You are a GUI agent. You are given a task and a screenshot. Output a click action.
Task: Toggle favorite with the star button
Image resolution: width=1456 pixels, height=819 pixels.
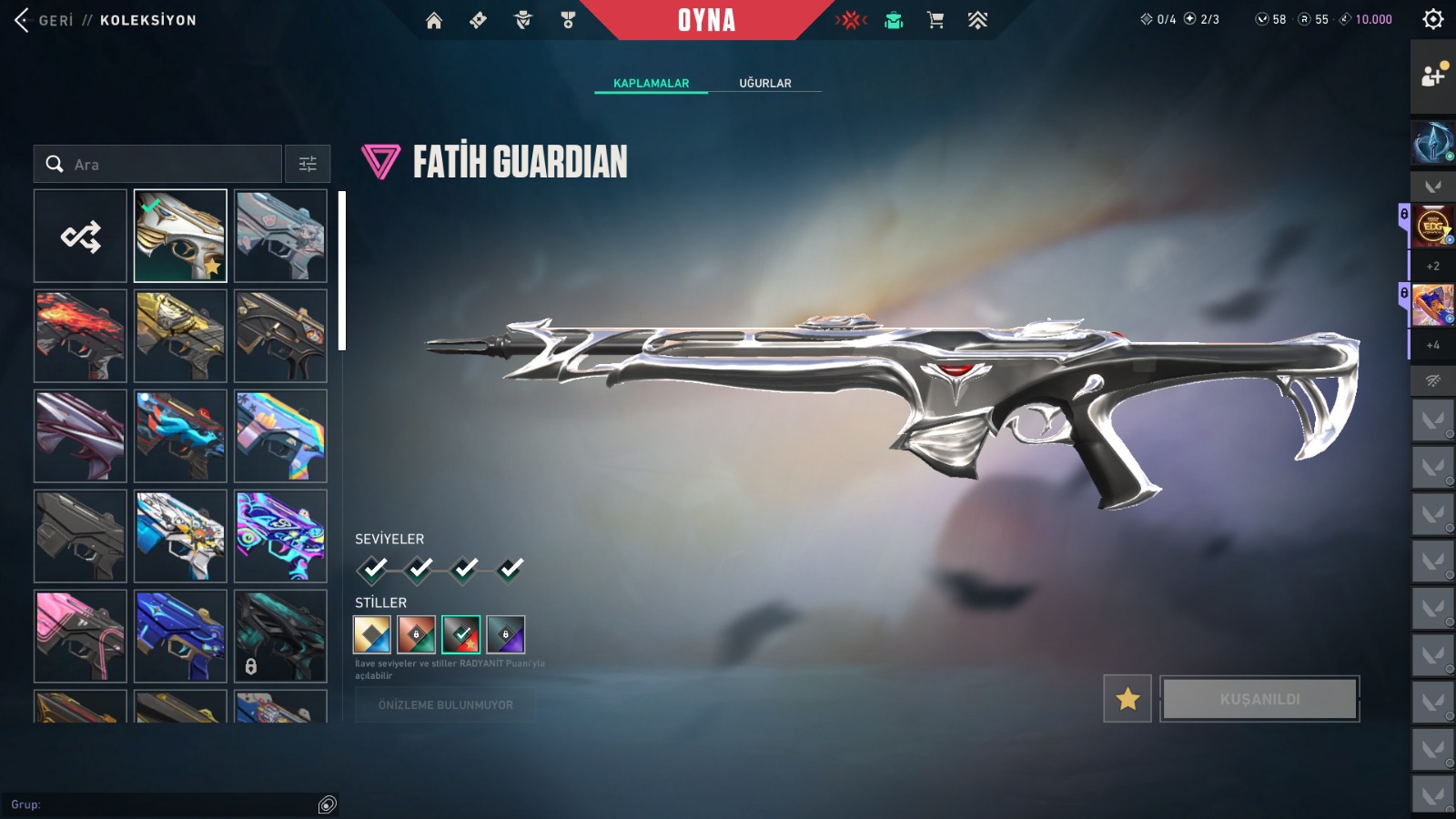pos(1127,699)
